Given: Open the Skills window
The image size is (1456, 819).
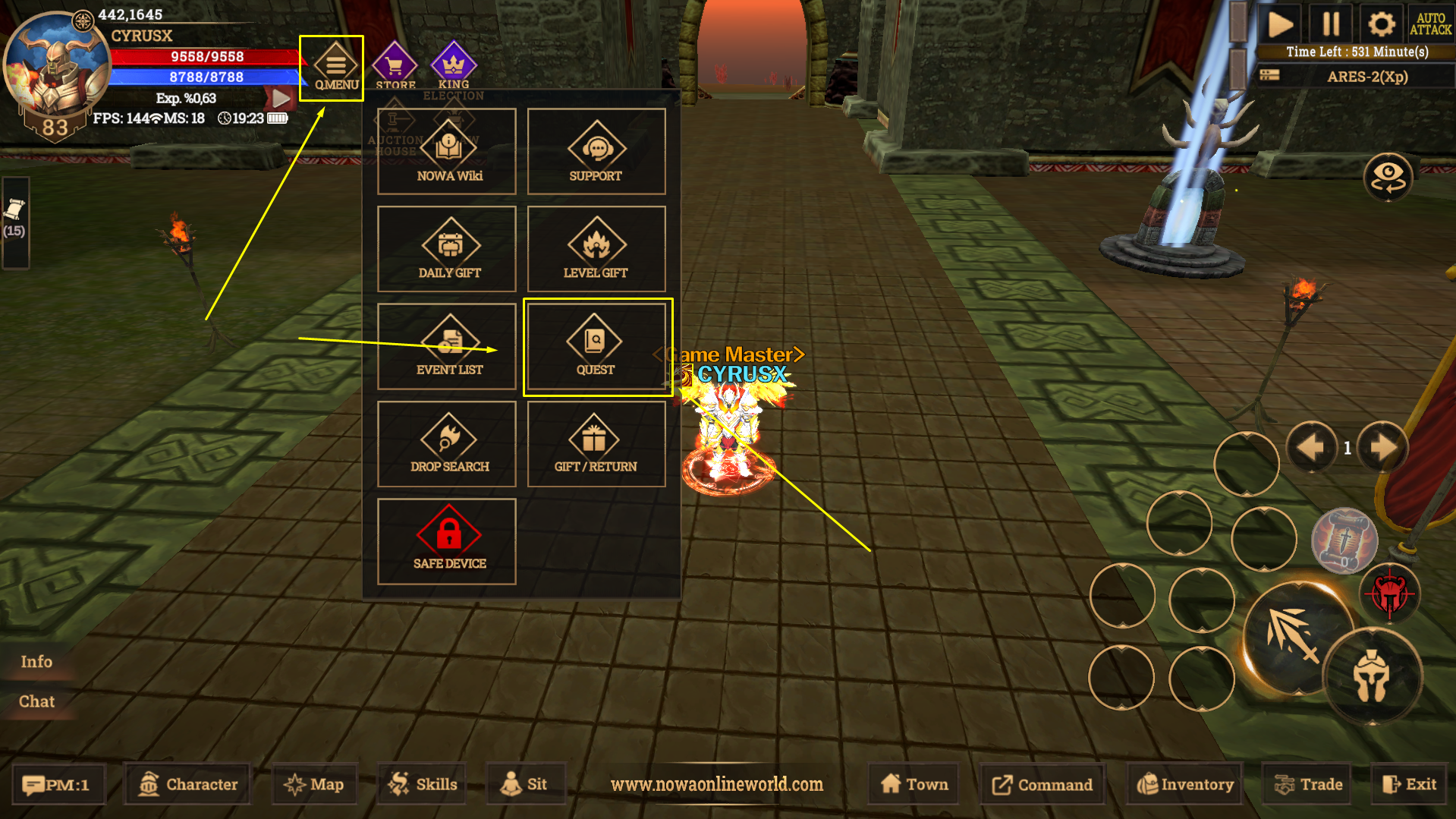Looking at the screenshot, I should [x=423, y=784].
